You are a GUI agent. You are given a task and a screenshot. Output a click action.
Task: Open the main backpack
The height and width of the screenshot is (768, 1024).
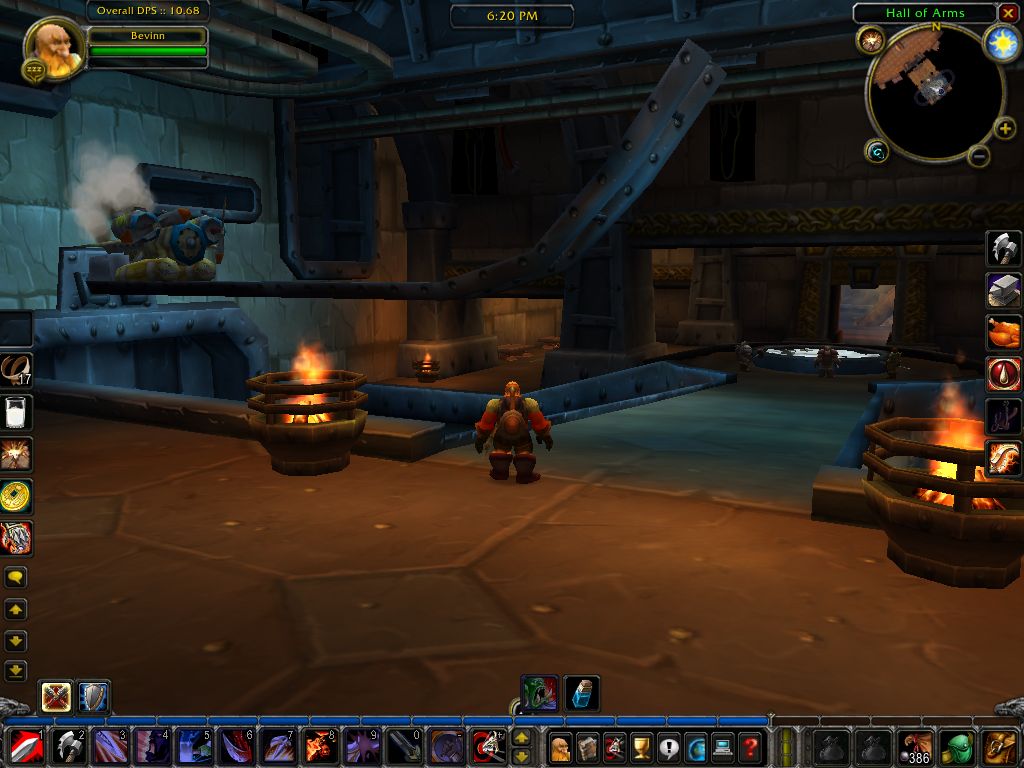click(x=1001, y=746)
